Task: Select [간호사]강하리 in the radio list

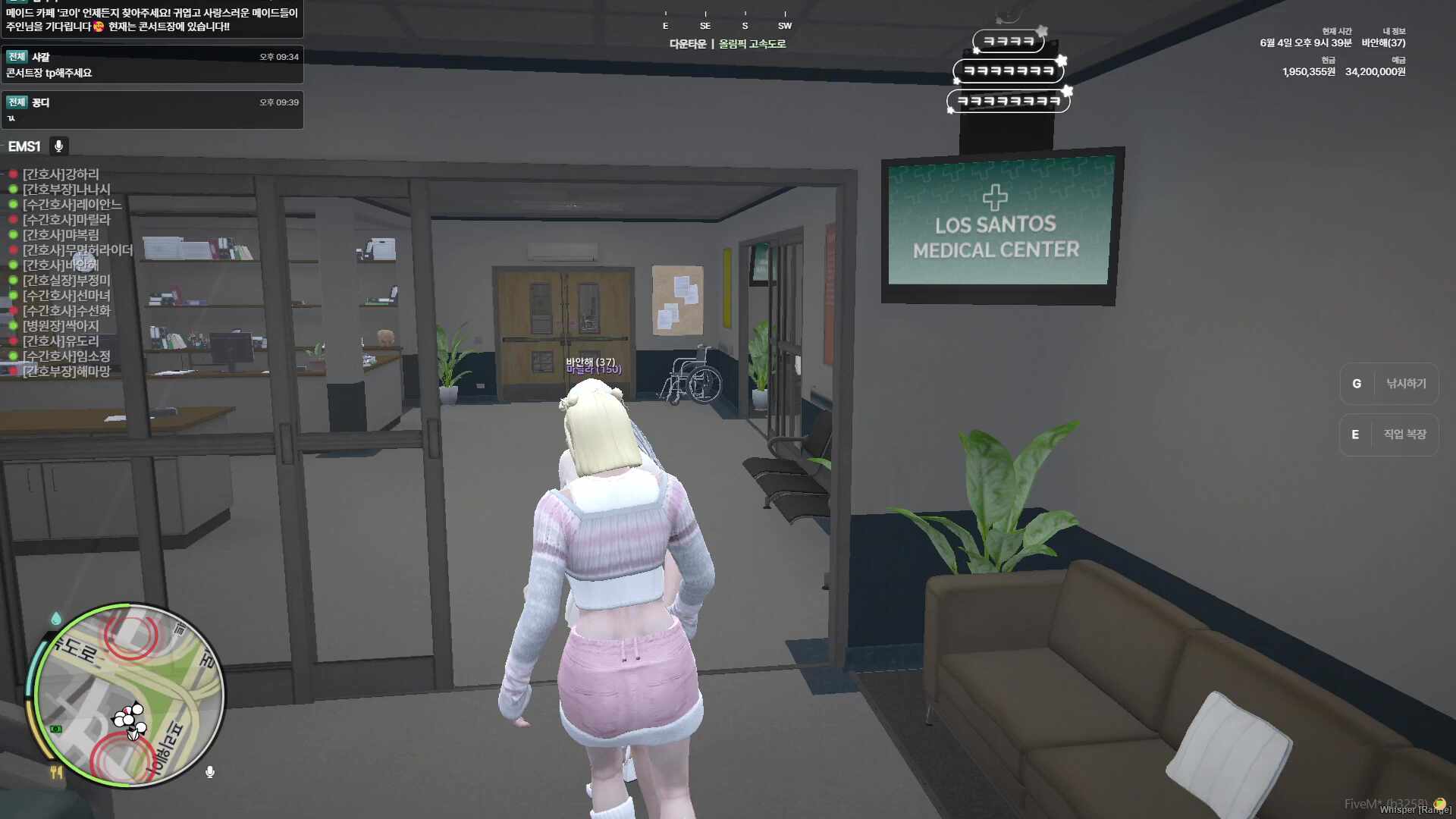Action: click(61, 174)
